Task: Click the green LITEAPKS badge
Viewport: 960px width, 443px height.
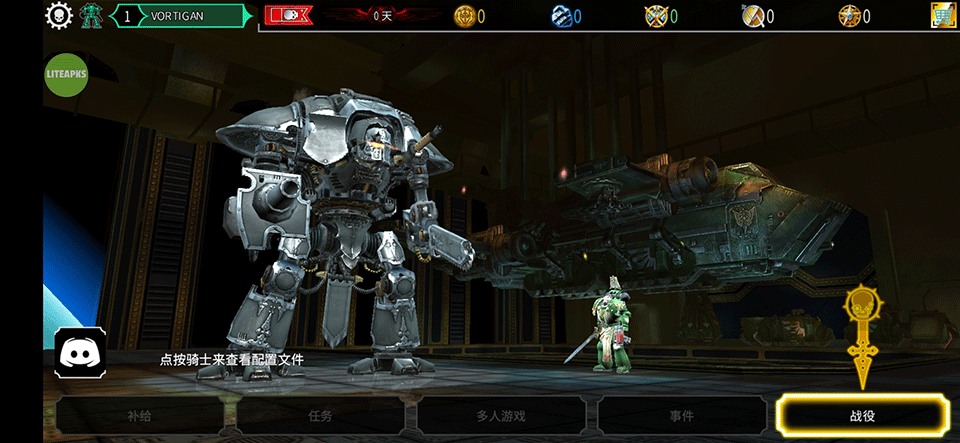Action: click(68, 74)
